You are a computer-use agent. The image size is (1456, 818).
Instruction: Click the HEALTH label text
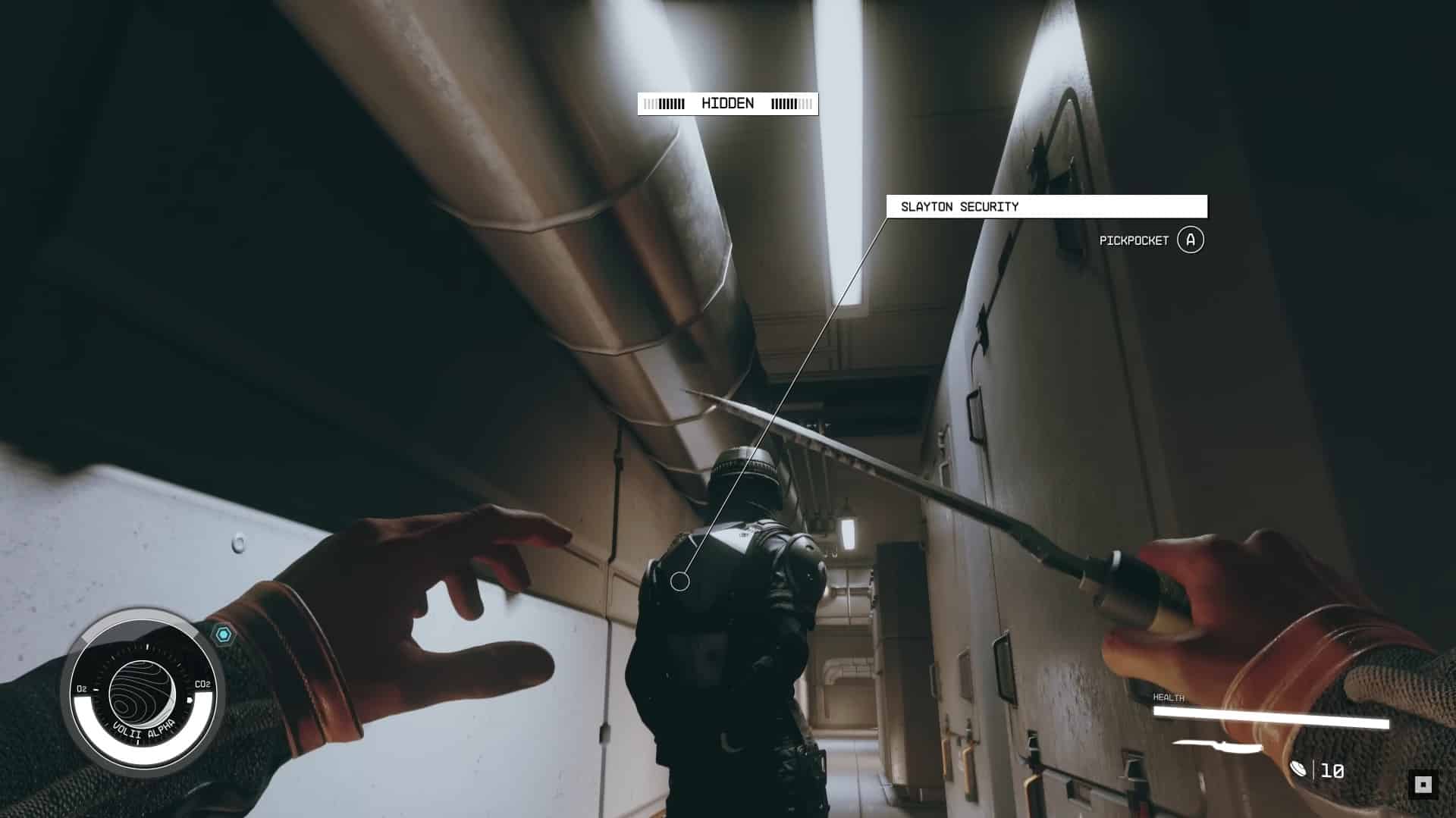click(x=1168, y=699)
